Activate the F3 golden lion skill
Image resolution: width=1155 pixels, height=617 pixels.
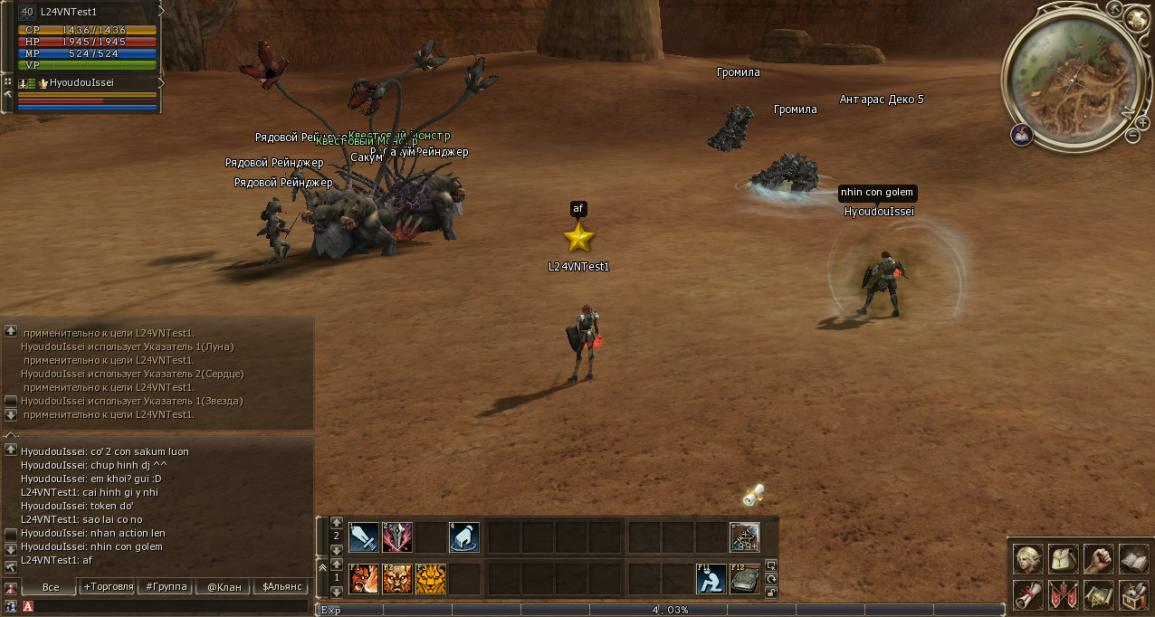click(430, 578)
